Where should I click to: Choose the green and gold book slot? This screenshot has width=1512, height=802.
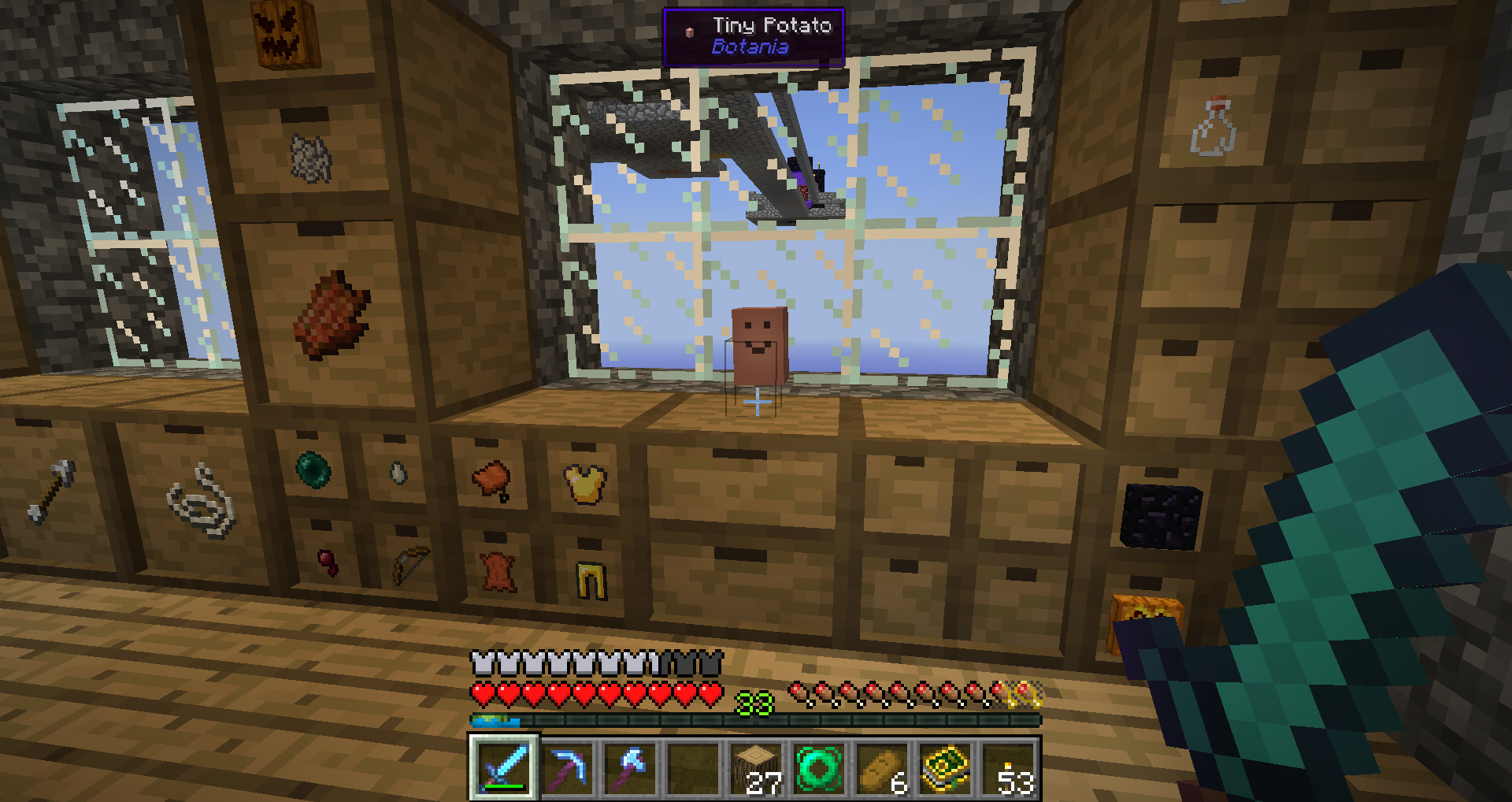click(945, 768)
